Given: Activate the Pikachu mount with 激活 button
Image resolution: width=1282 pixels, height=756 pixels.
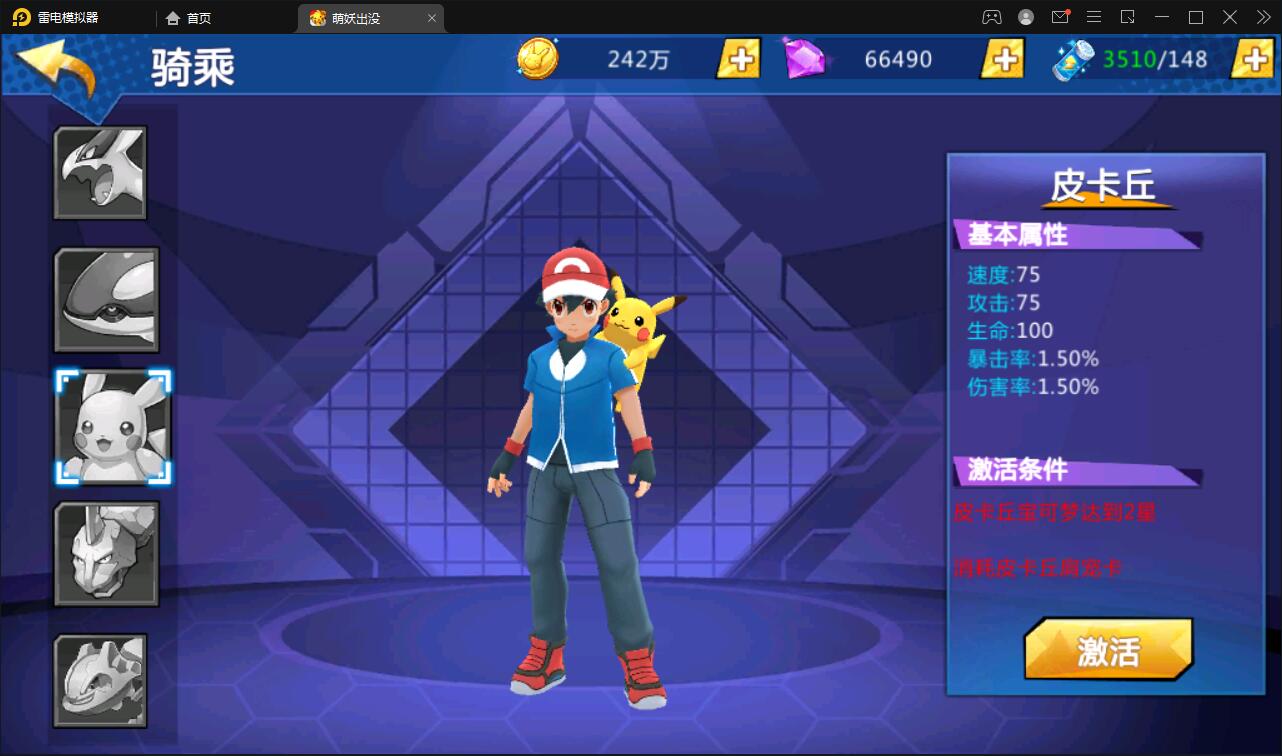Looking at the screenshot, I should tap(1108, 650).
